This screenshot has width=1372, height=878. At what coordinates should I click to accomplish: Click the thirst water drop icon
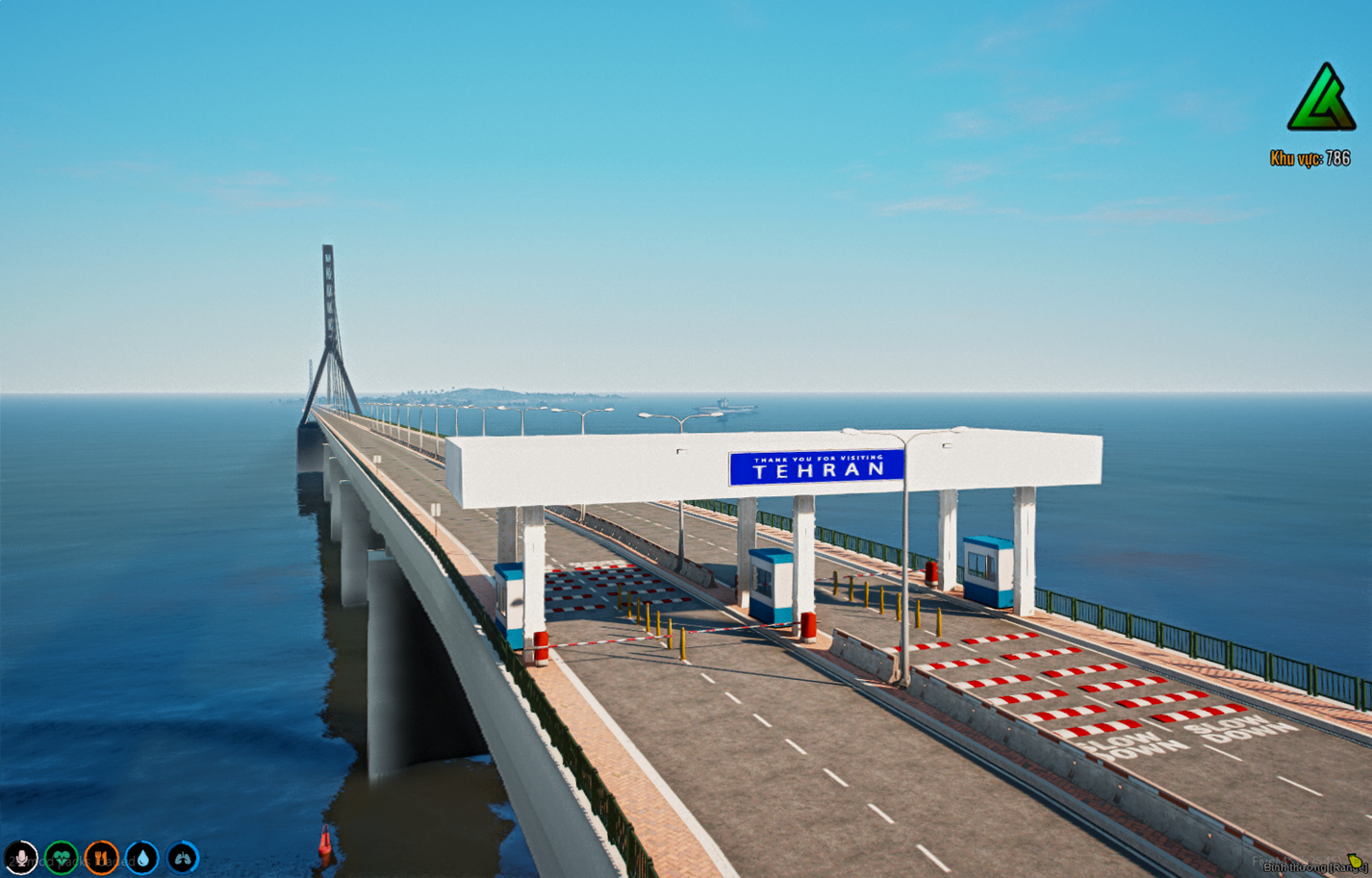142,857
